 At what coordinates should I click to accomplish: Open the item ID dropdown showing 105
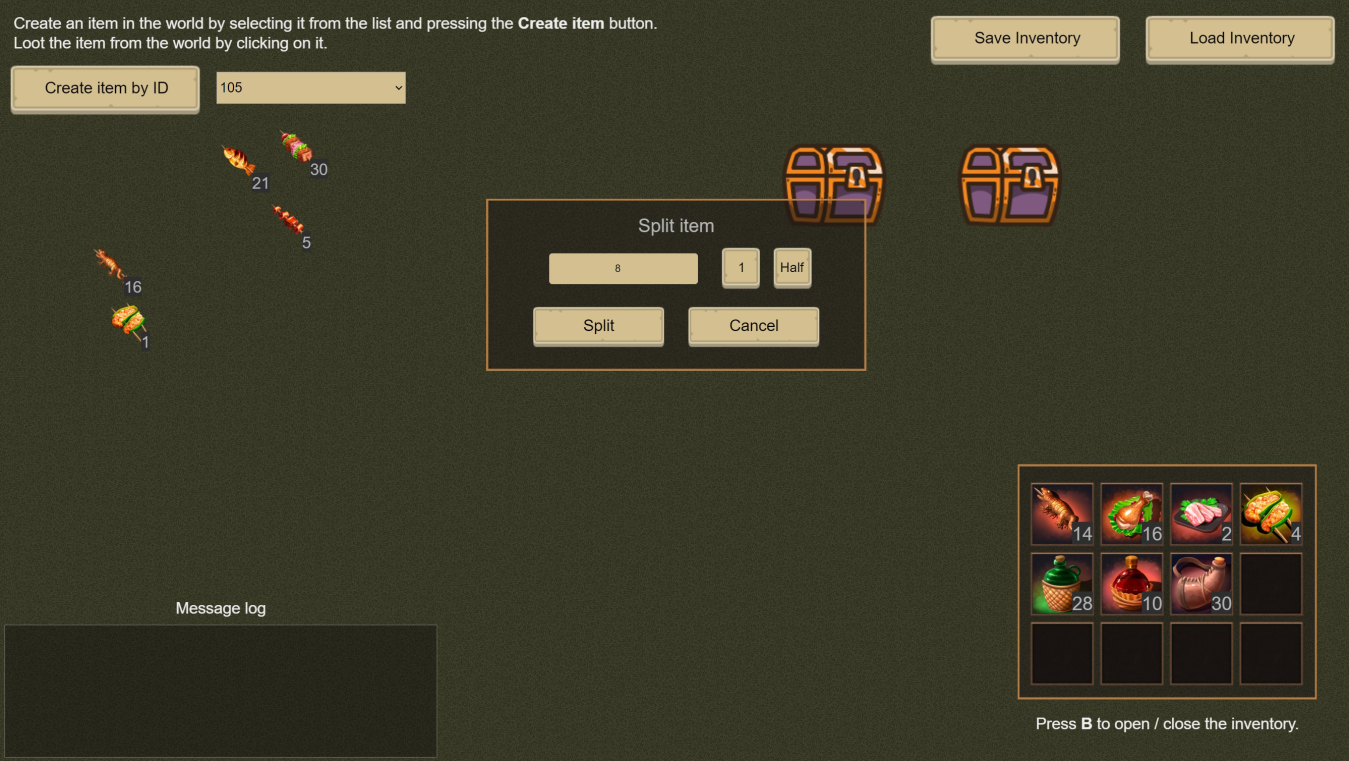point(310,87)
